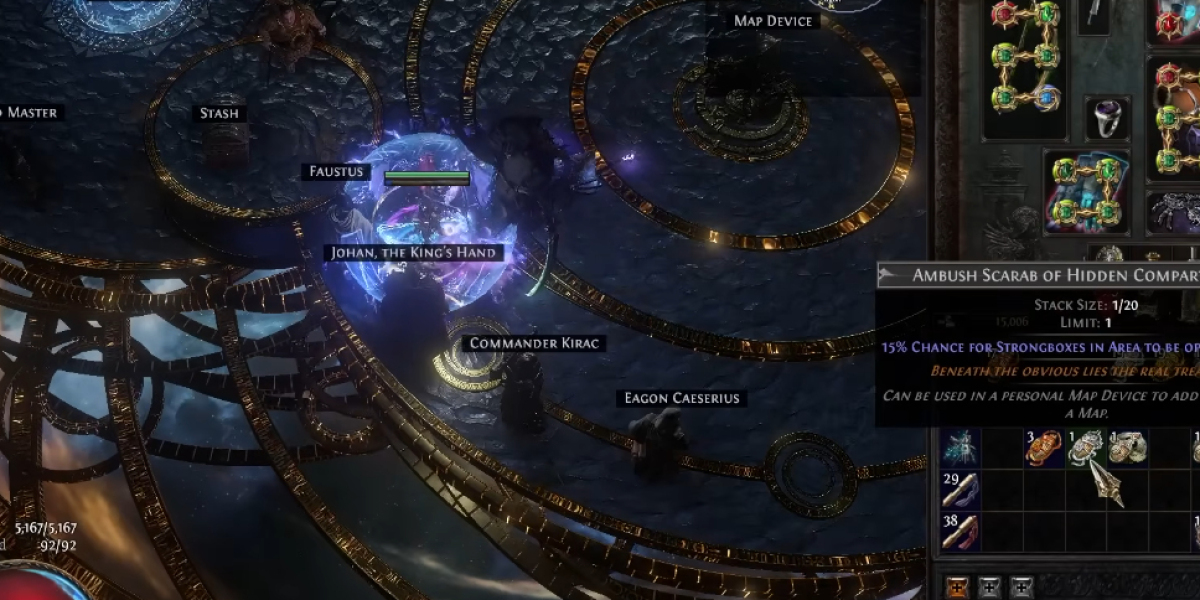This screenshot has height=600, width=1200.
Task: Pick the scroll stack of 38
Action: (x=959, y=532)
